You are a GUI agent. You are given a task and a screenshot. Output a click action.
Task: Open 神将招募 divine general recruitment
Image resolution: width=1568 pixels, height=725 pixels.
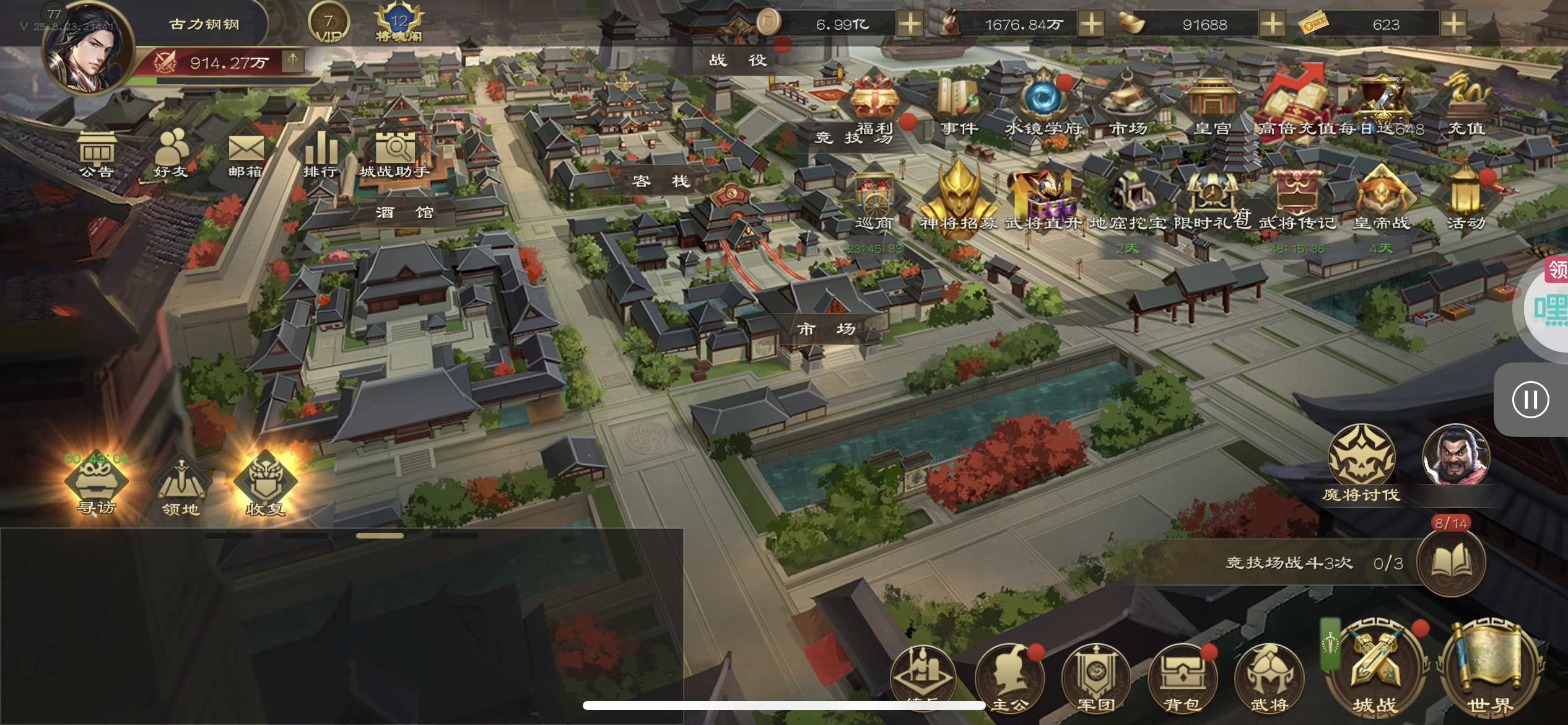click(x=959, y=198)
